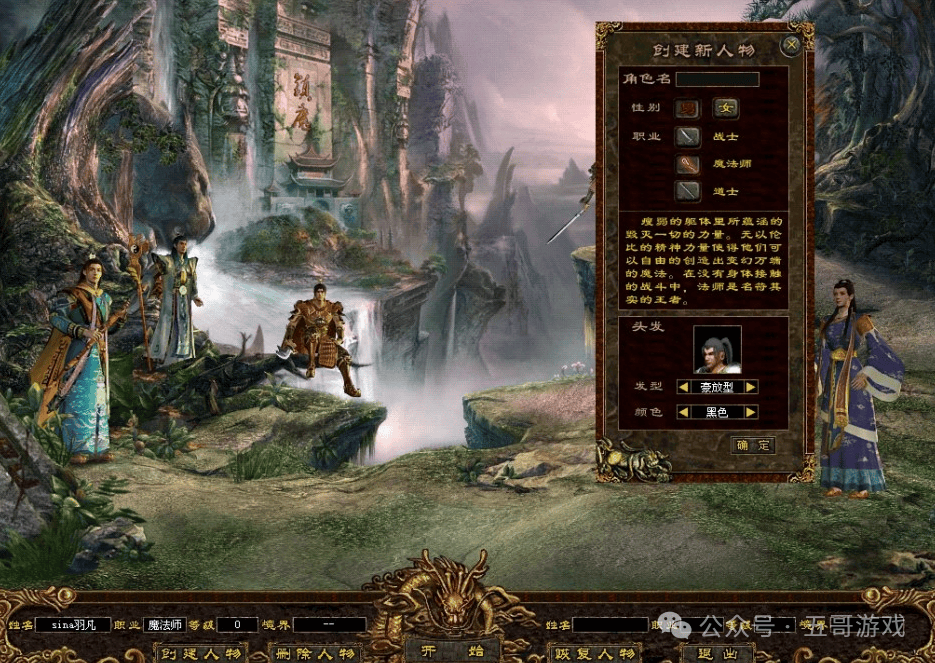Click the Restore Character (恢复人物) button
Viewport: 935px width, 663px height.
pos(597,654)
